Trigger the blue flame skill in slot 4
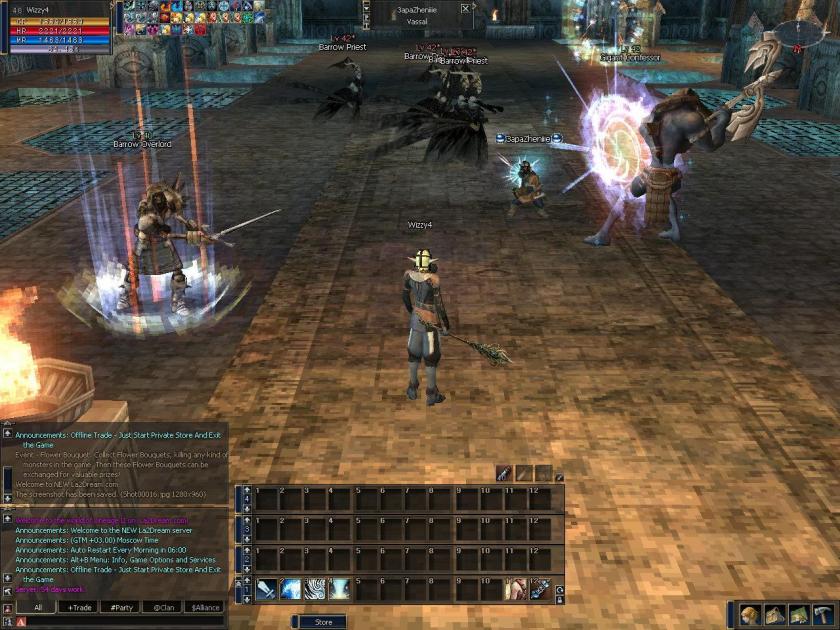 pyautogui.click(x=340, y=590)
